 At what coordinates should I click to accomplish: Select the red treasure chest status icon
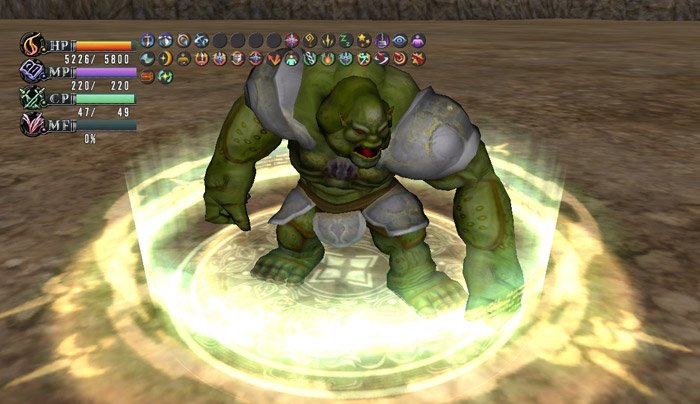tap(147, 76)
